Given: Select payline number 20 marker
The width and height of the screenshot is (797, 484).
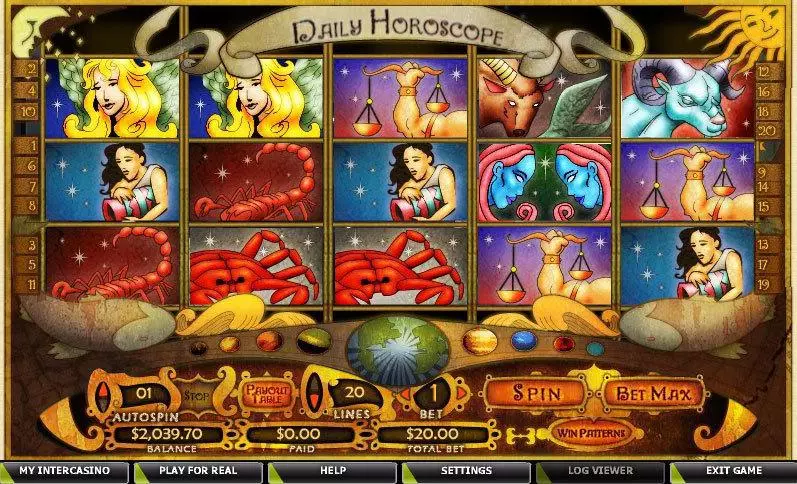Looking at the screenshot, I should click(x=765, y=130).
